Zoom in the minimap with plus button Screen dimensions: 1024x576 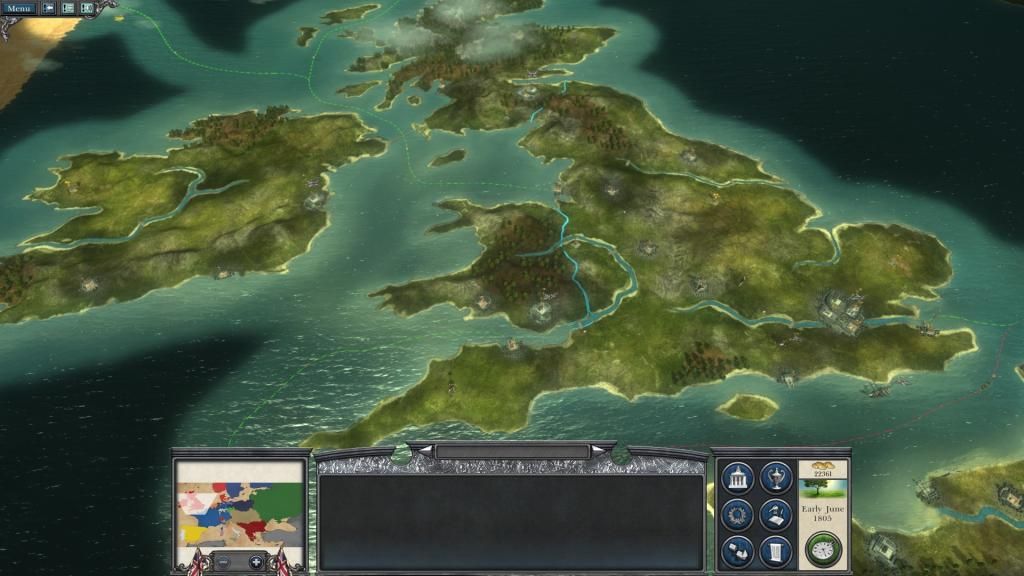click(x=256, y=562)
